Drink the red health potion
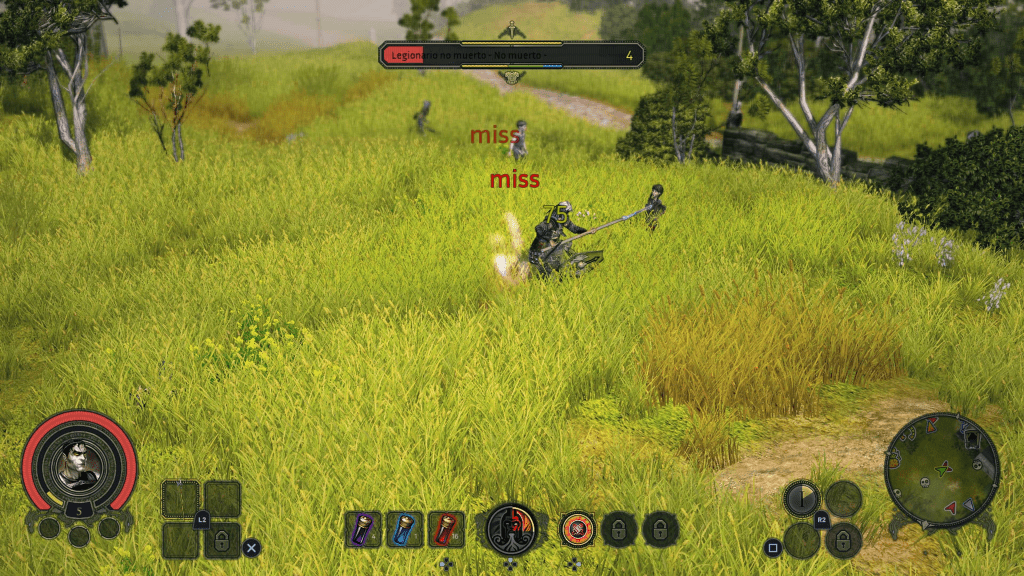 [x=446, y=528]
